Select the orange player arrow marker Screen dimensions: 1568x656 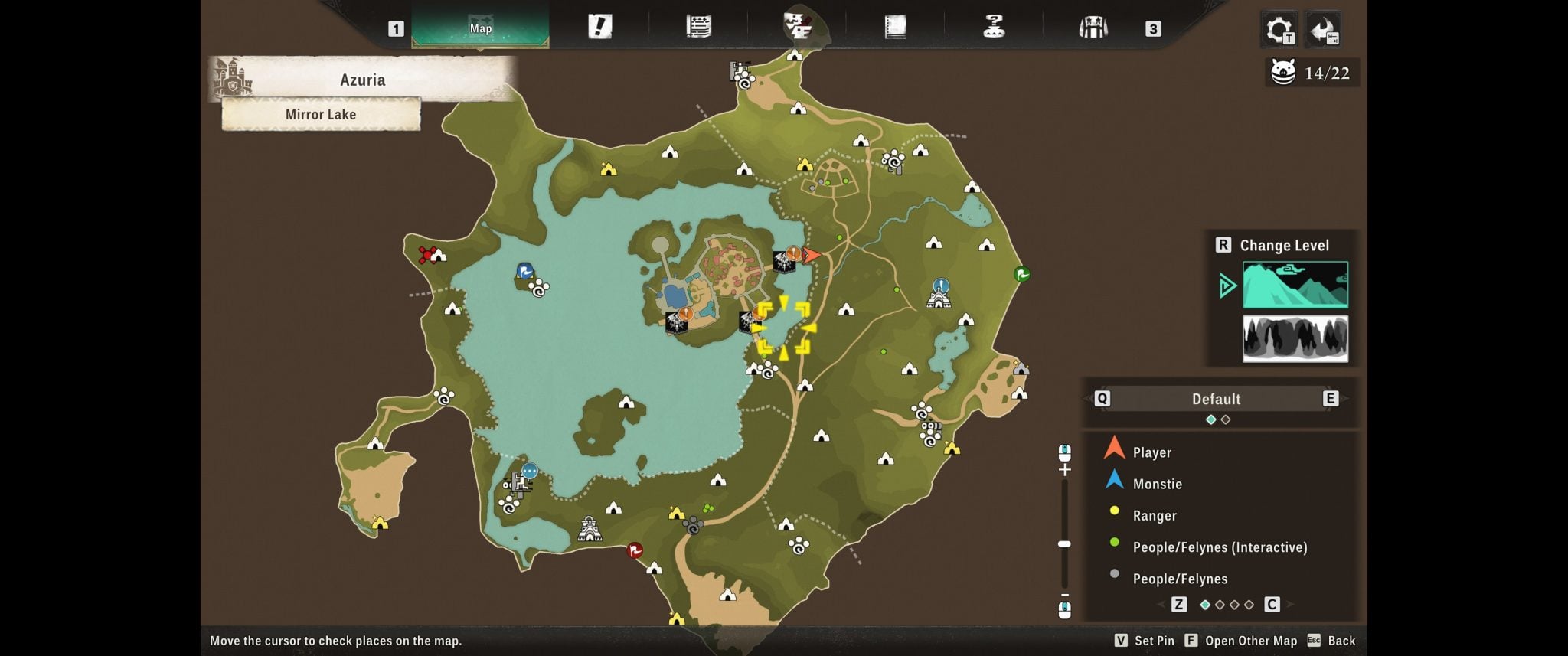[812, 255]
